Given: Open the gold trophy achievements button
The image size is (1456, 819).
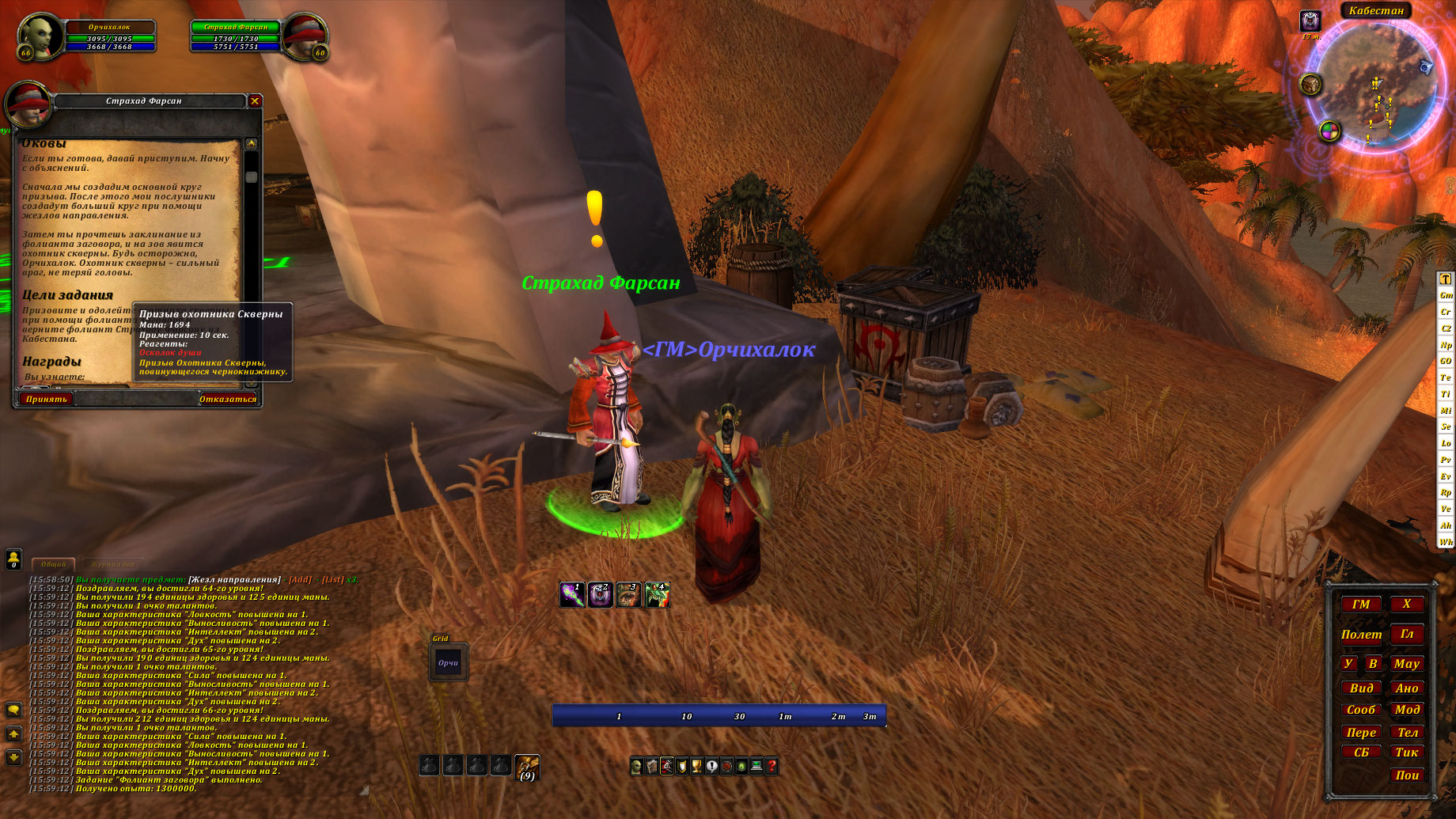Looking at the screenshot, I should (x=696, y=766).
